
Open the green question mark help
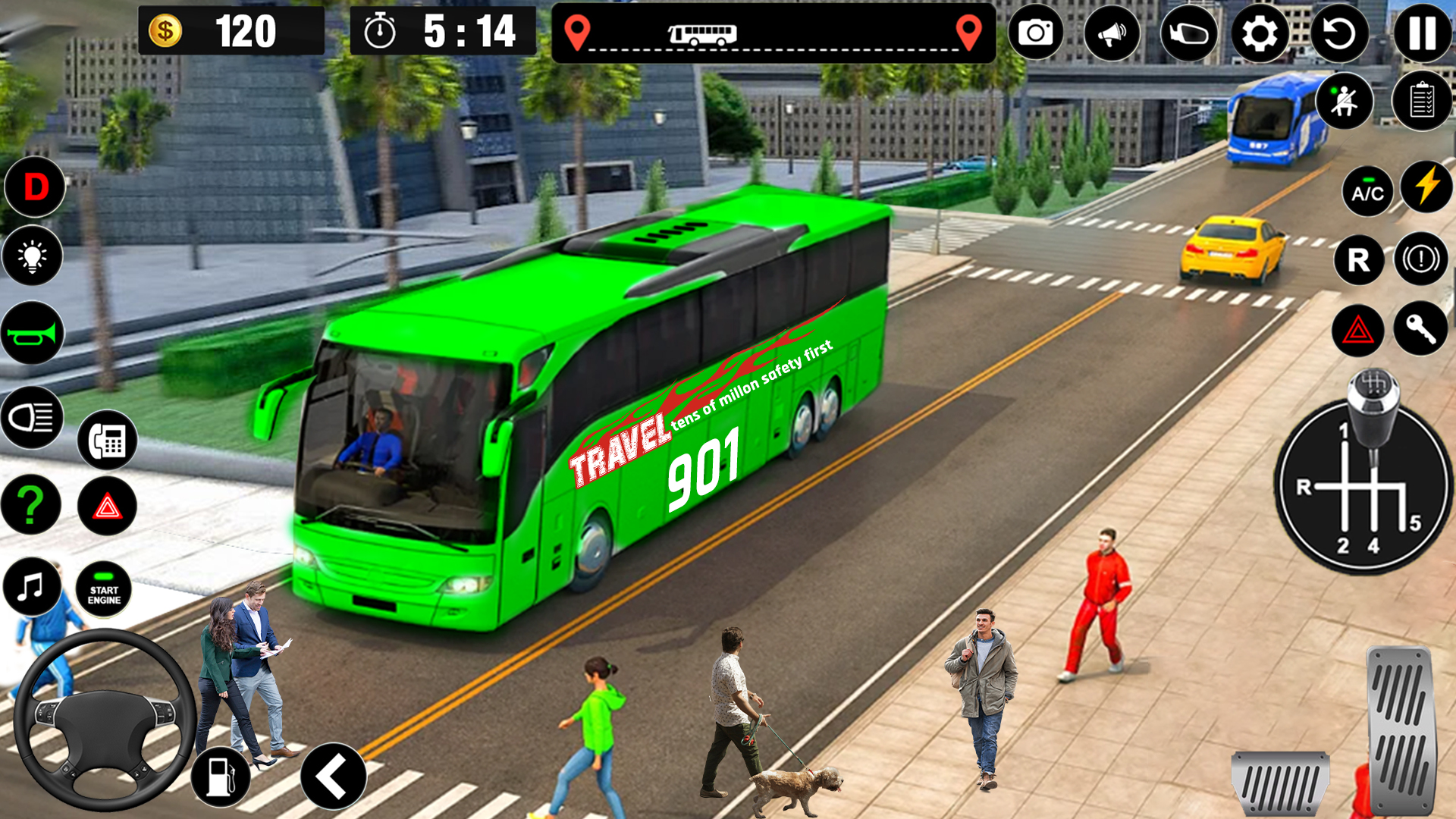[x=30, y=505]
